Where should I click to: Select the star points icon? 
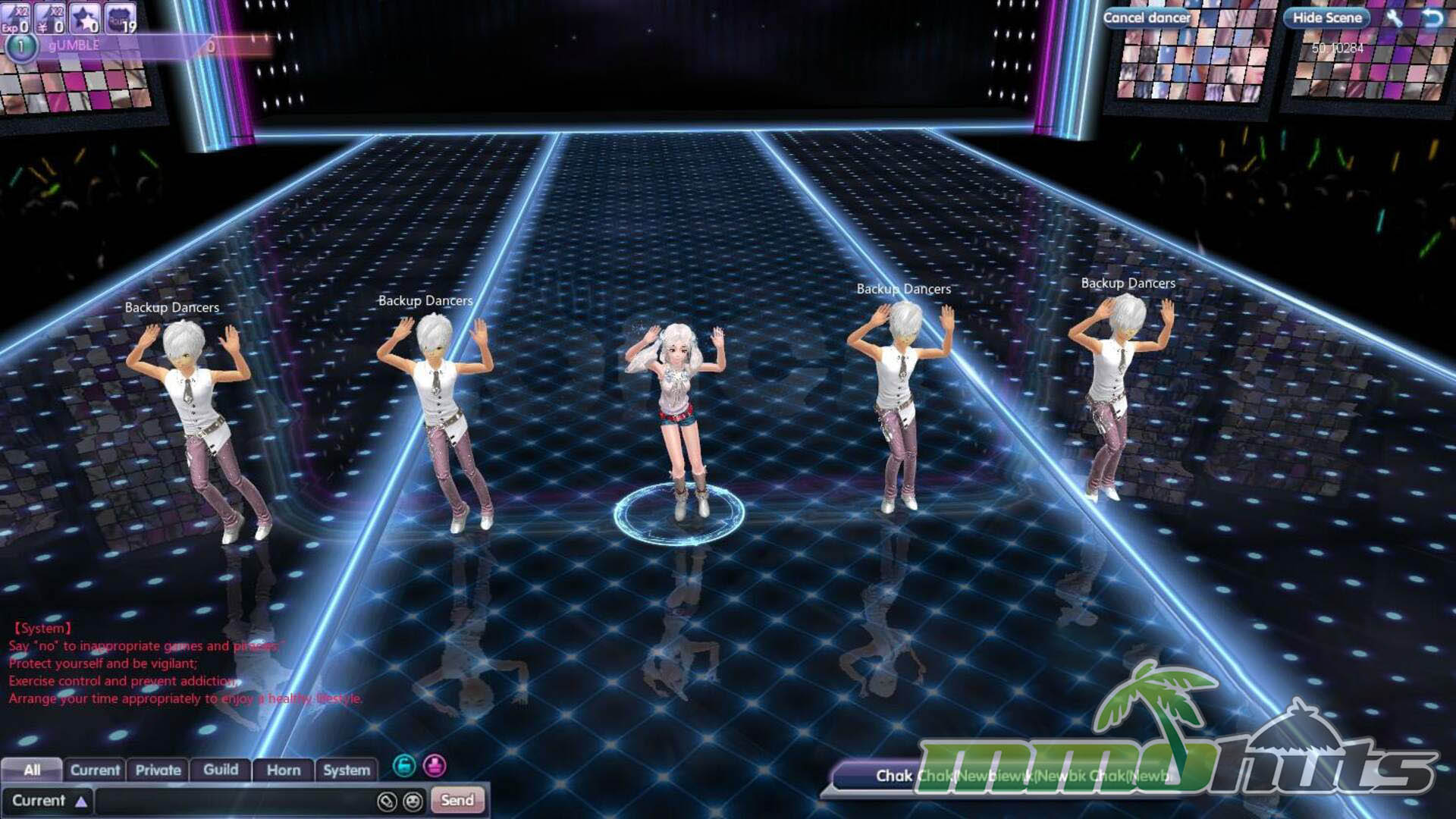pos(85,18)
